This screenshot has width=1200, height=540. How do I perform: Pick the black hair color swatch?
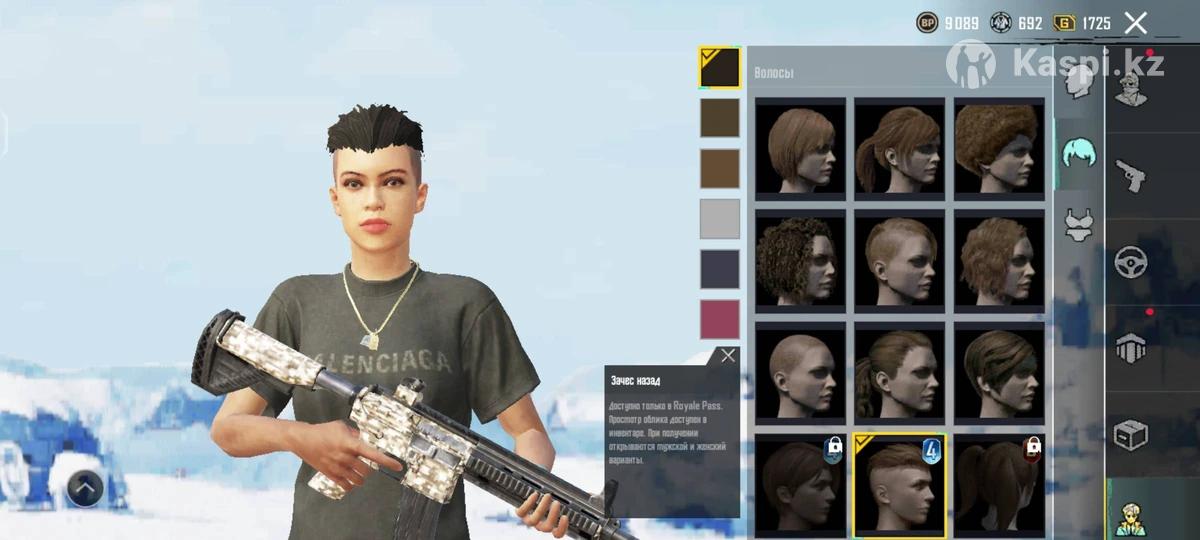(719, 68)
